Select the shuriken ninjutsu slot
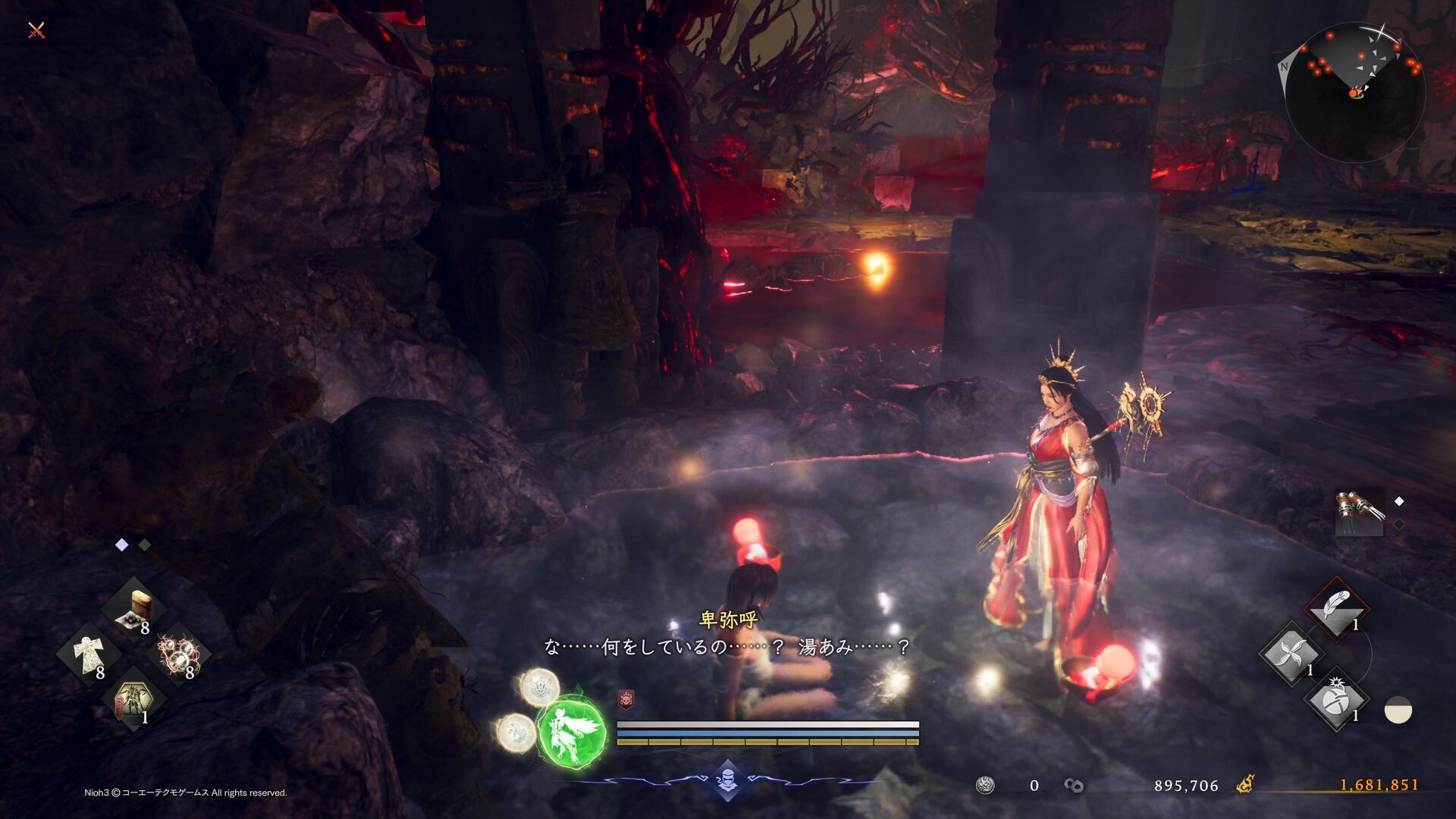The image size is (1456, 819). pos(1290,654)
